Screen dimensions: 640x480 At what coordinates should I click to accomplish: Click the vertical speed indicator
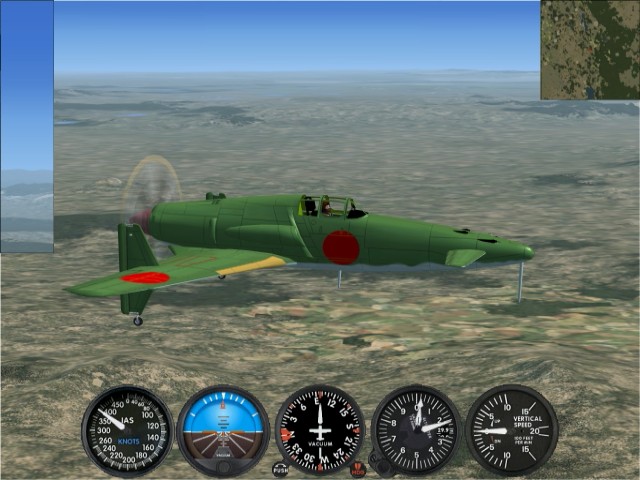click(511, 430)
